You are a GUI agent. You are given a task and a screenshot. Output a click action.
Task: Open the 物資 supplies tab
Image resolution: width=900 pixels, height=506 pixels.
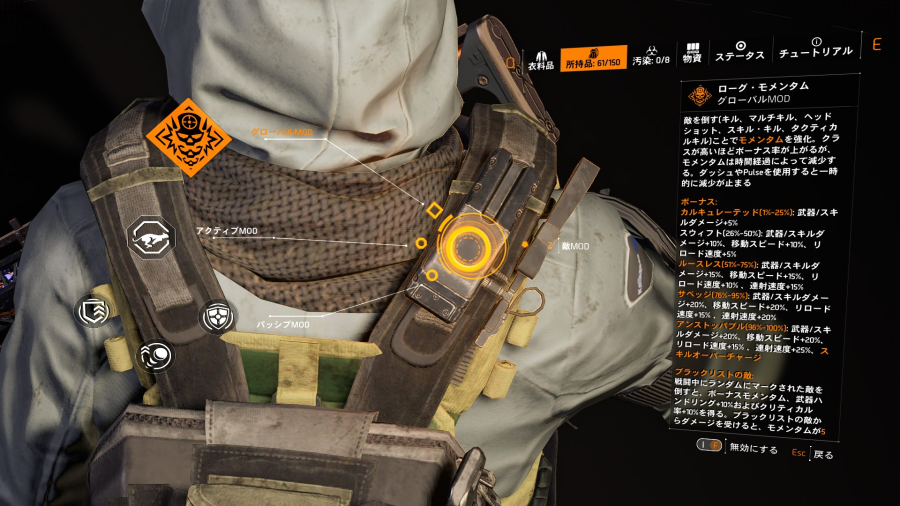[x=691, y=53]
